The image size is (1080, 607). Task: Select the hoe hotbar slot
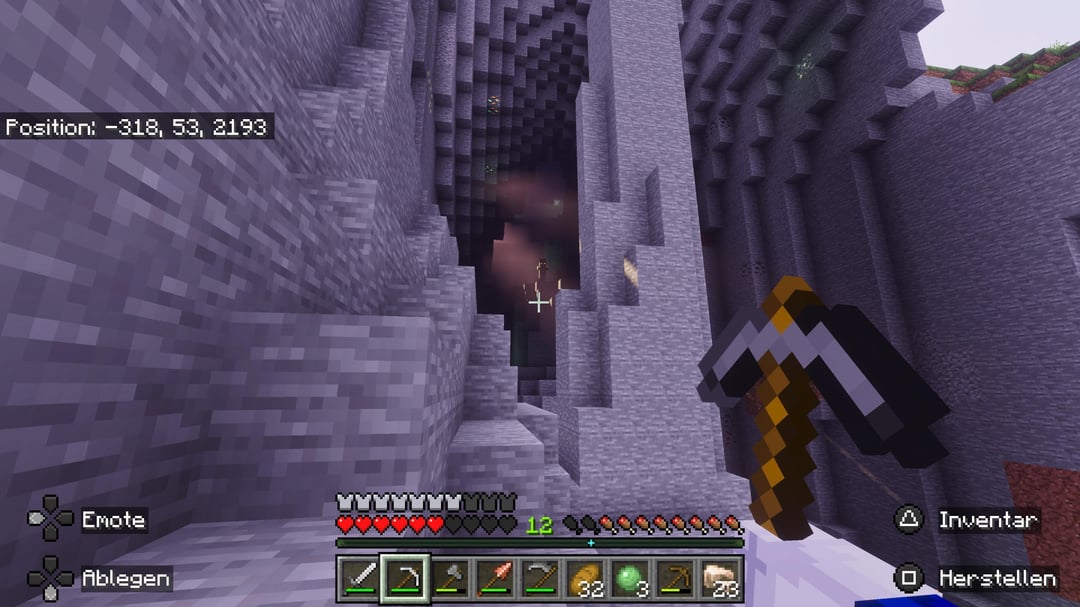(x=540, y=578)
